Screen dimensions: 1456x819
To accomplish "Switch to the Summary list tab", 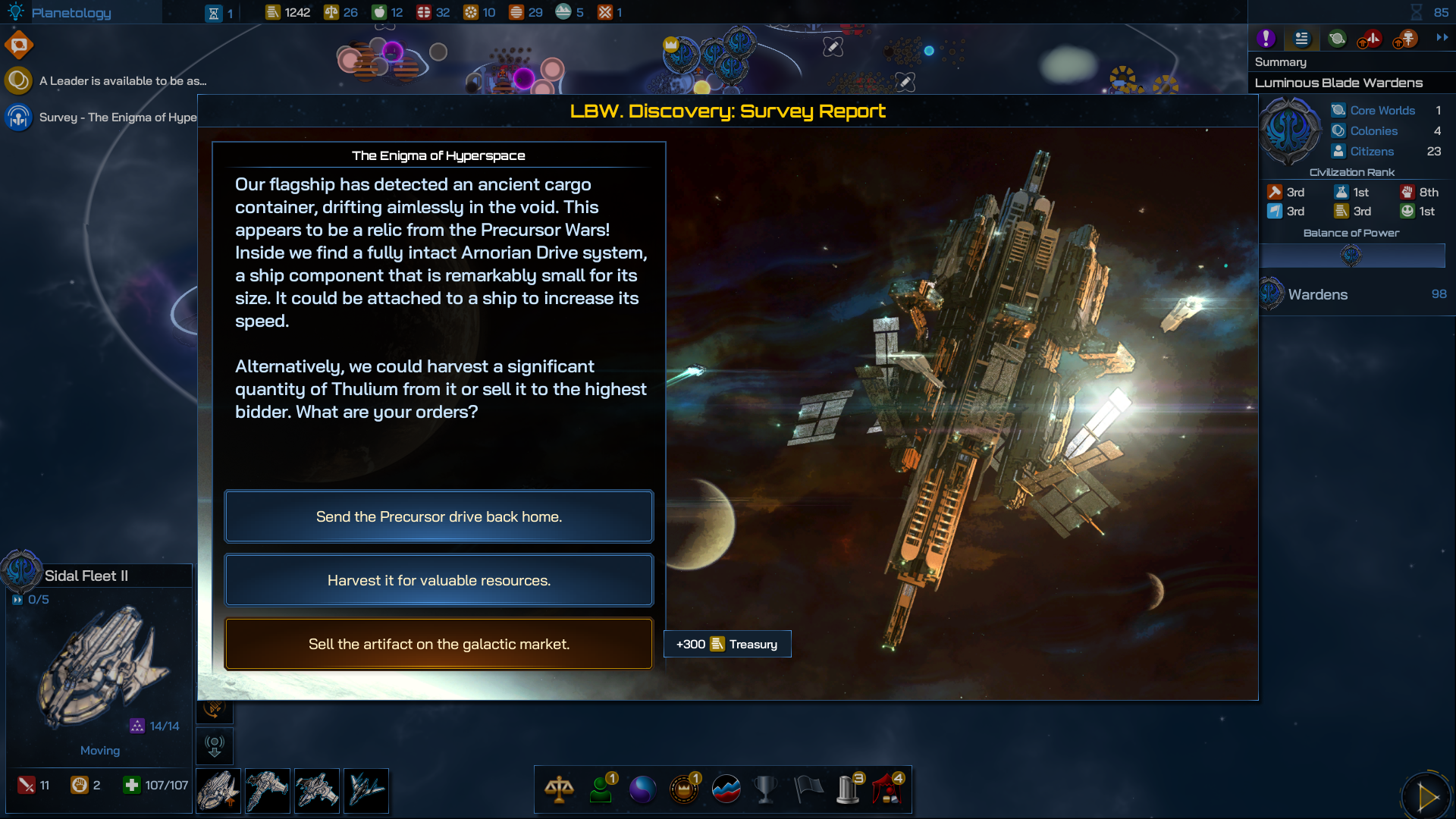I will (1301, 38).
